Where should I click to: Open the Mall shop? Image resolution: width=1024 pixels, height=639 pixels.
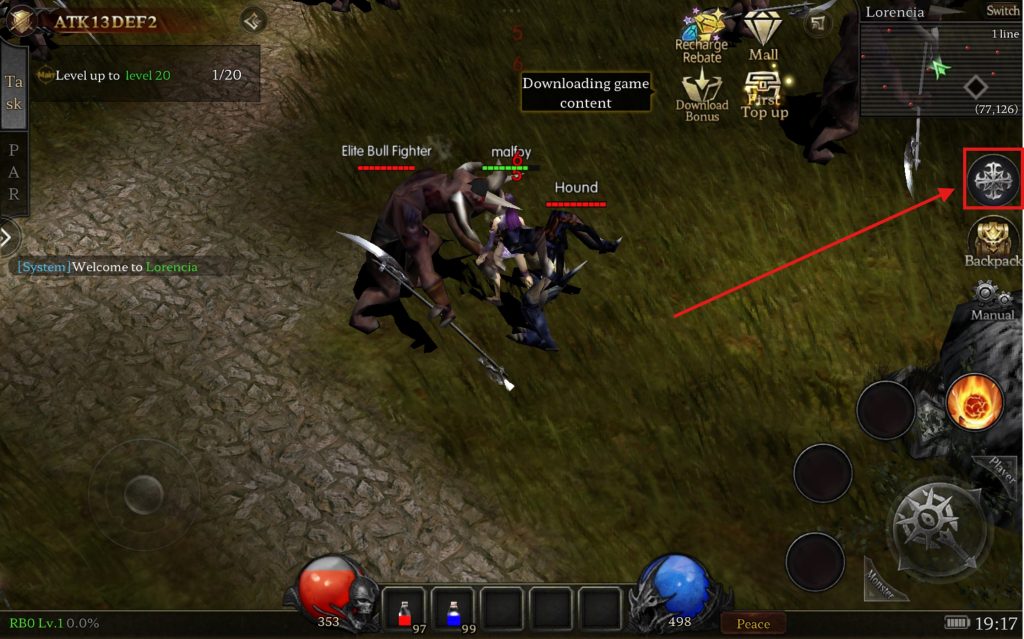click(763, 35)
